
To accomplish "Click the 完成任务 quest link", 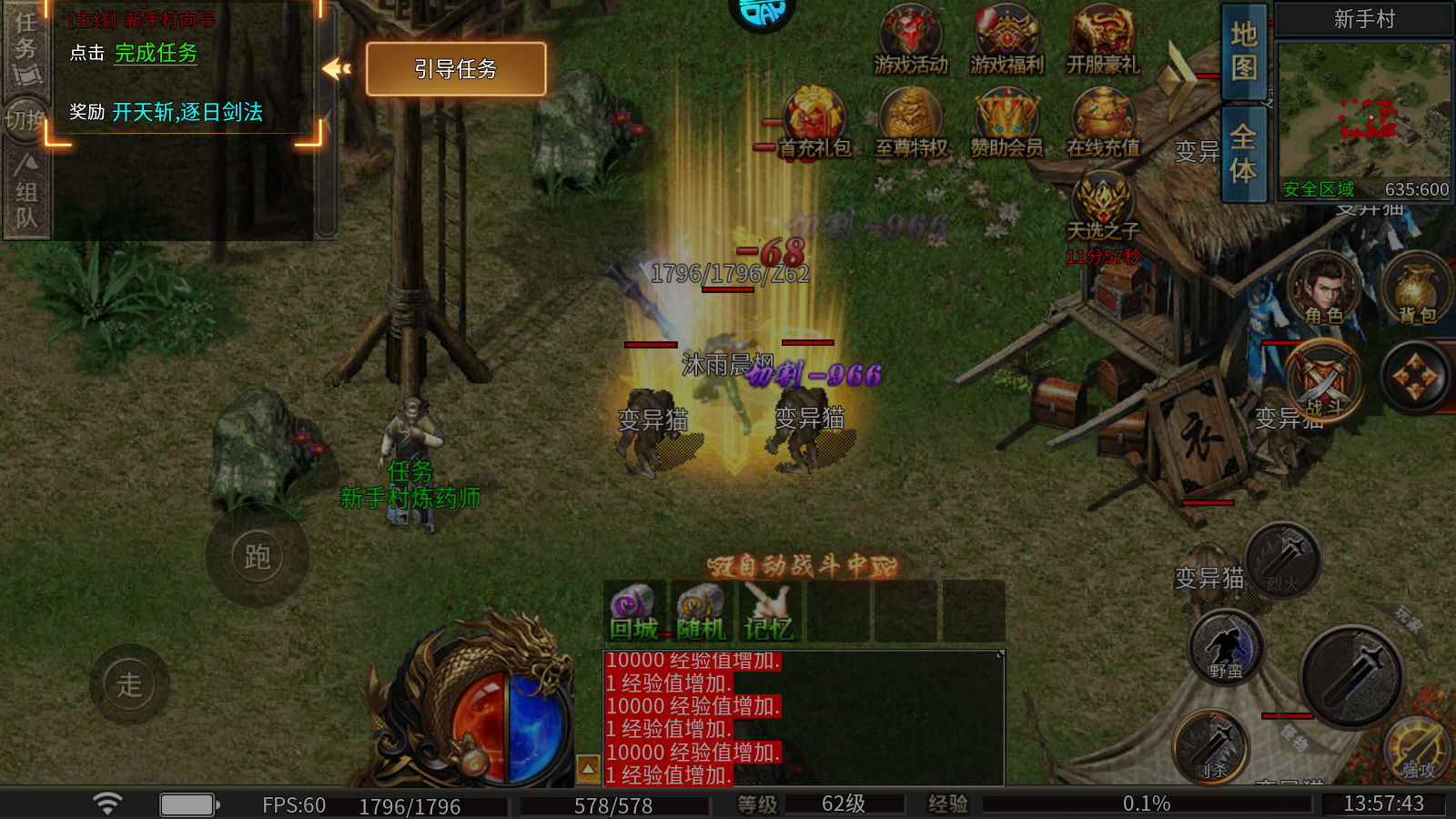I will coord(156,54).
